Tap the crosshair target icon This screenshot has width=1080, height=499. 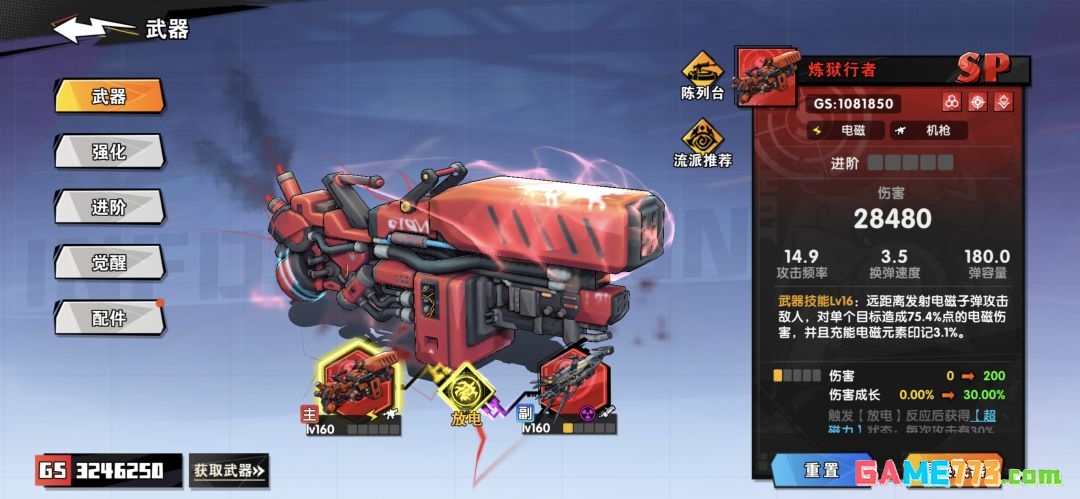pyautogui.click(x=978, y=102)
